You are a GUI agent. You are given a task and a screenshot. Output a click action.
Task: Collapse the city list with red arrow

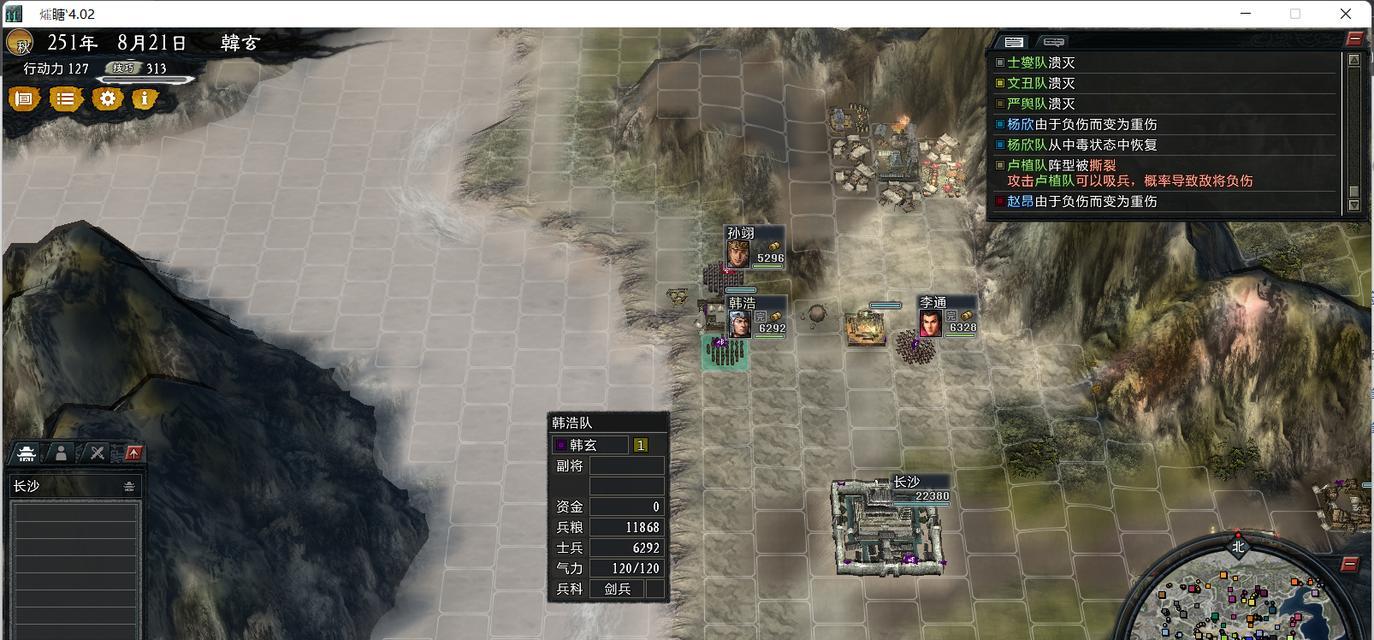(132, 453)
